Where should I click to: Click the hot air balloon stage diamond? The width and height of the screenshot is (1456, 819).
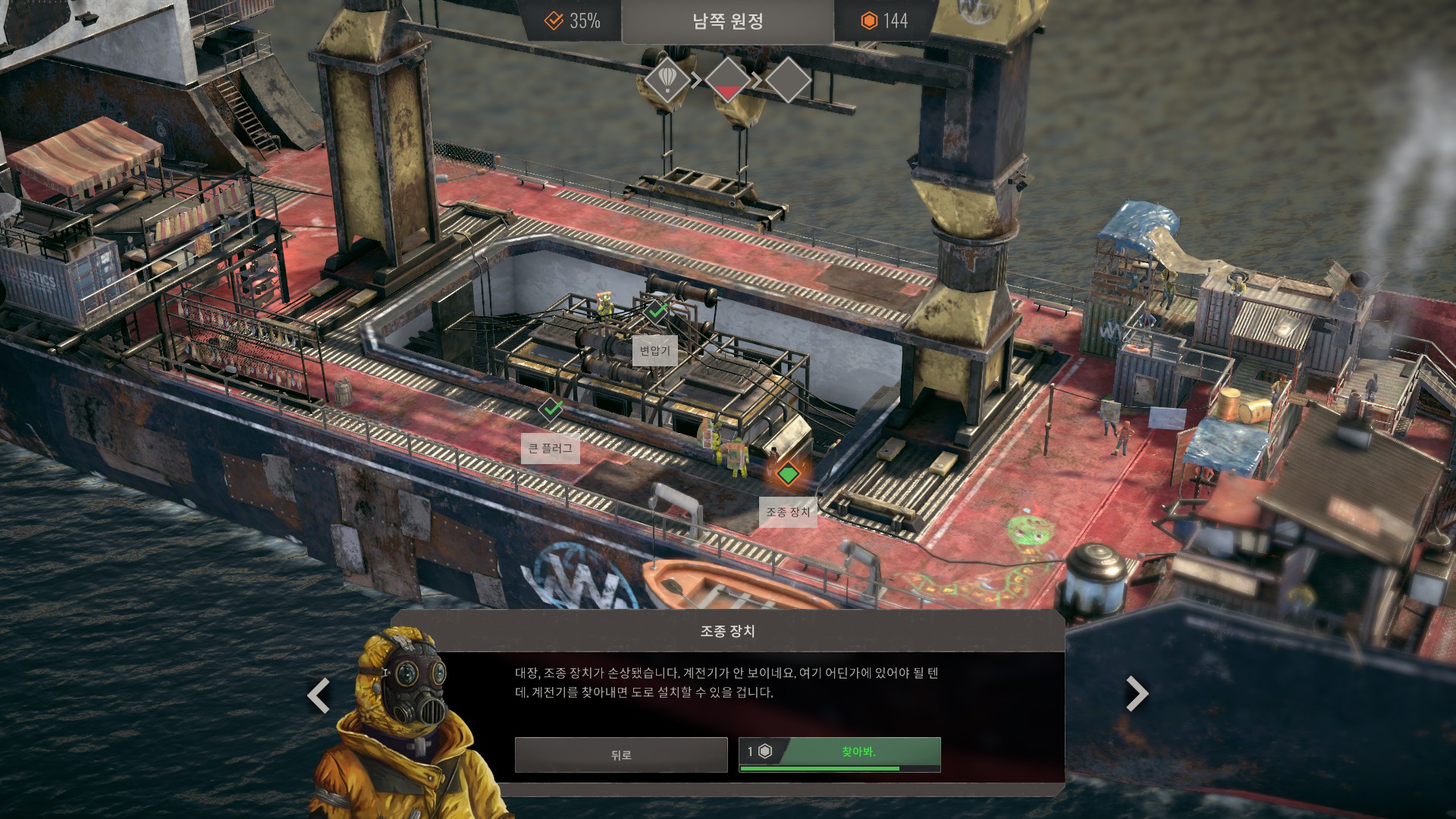[667, 79]
